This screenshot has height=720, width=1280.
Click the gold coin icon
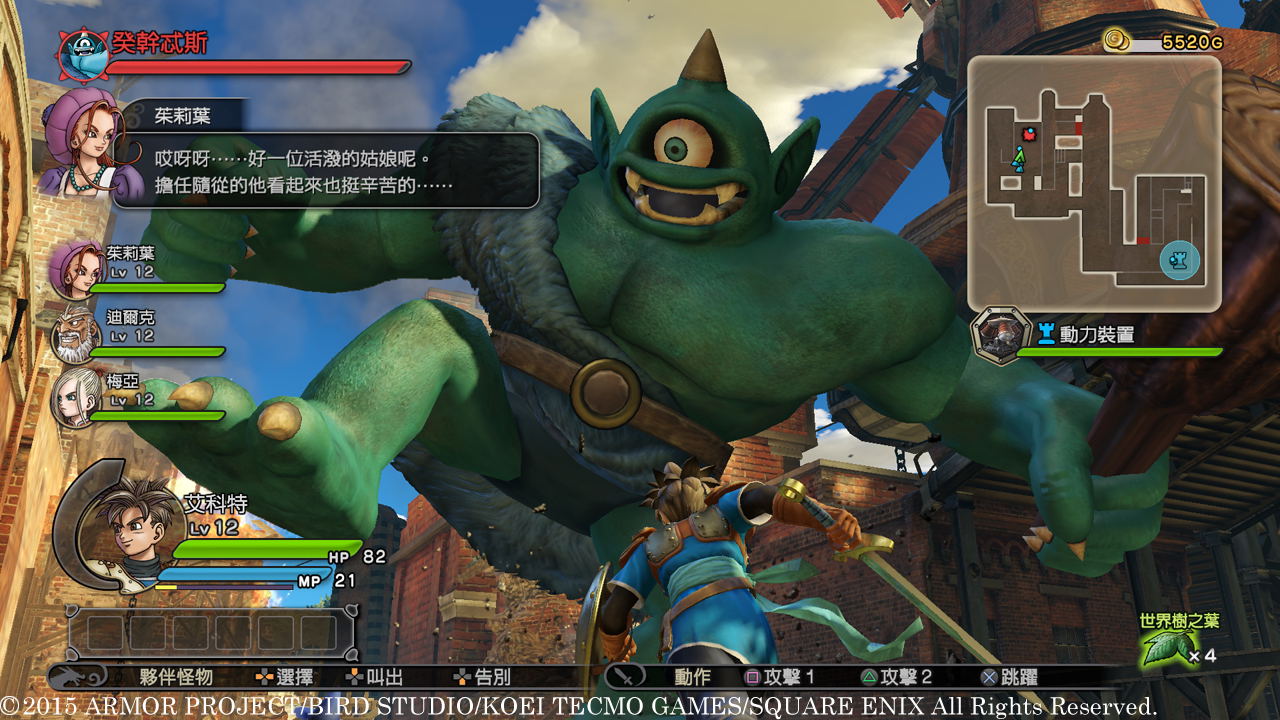tap(1117, 40)
